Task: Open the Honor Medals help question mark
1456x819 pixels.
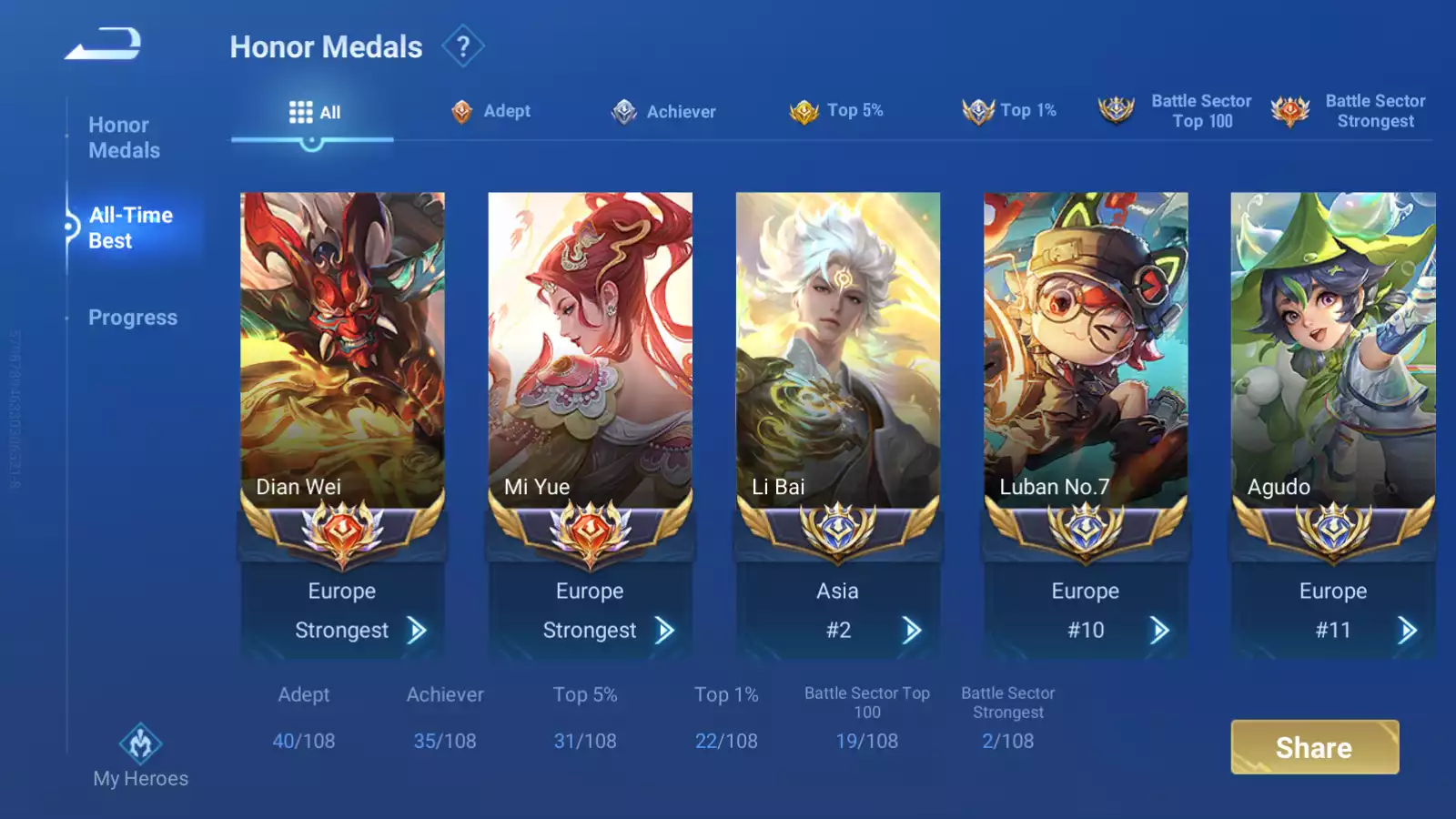Action: click(462, 45)
